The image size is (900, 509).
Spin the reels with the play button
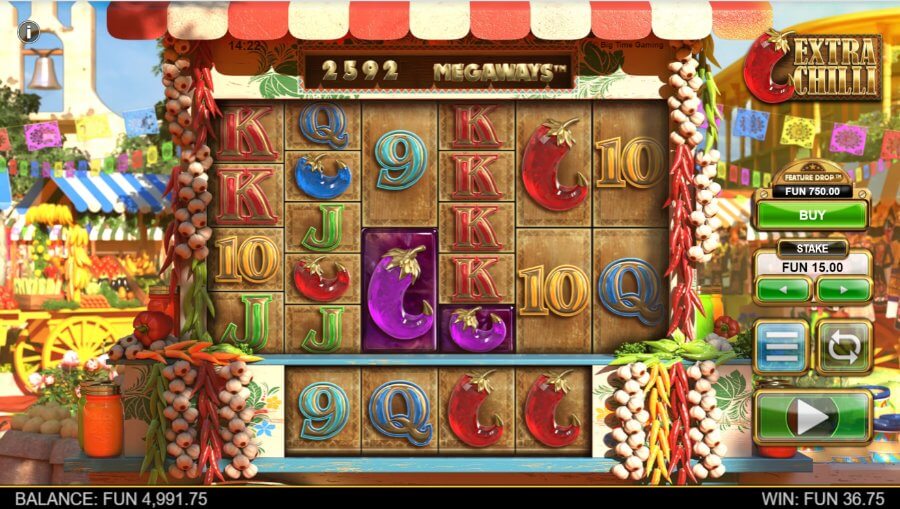(x=812, y=416)
